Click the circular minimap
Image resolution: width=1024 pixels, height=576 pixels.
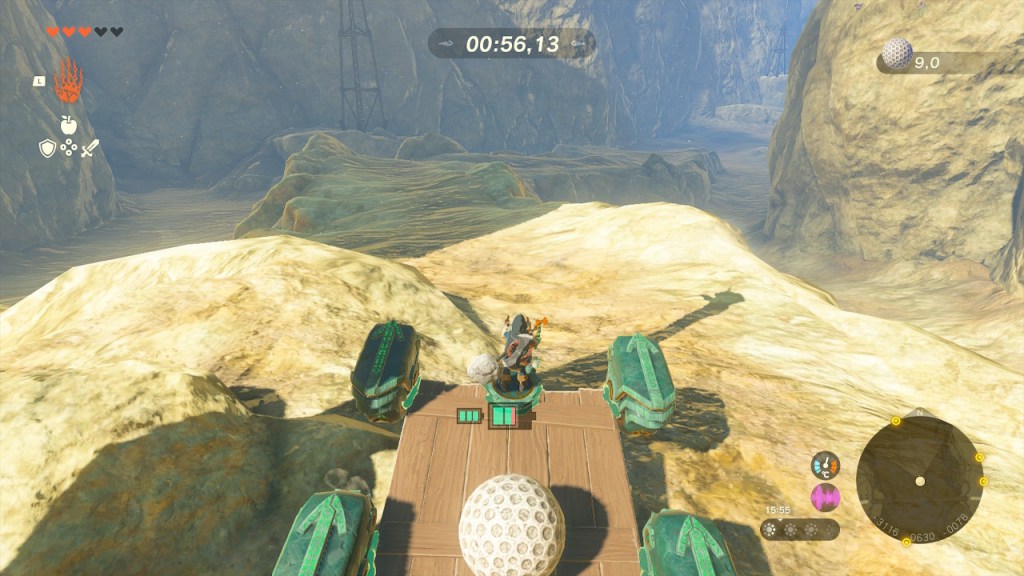tap(919, 480)
